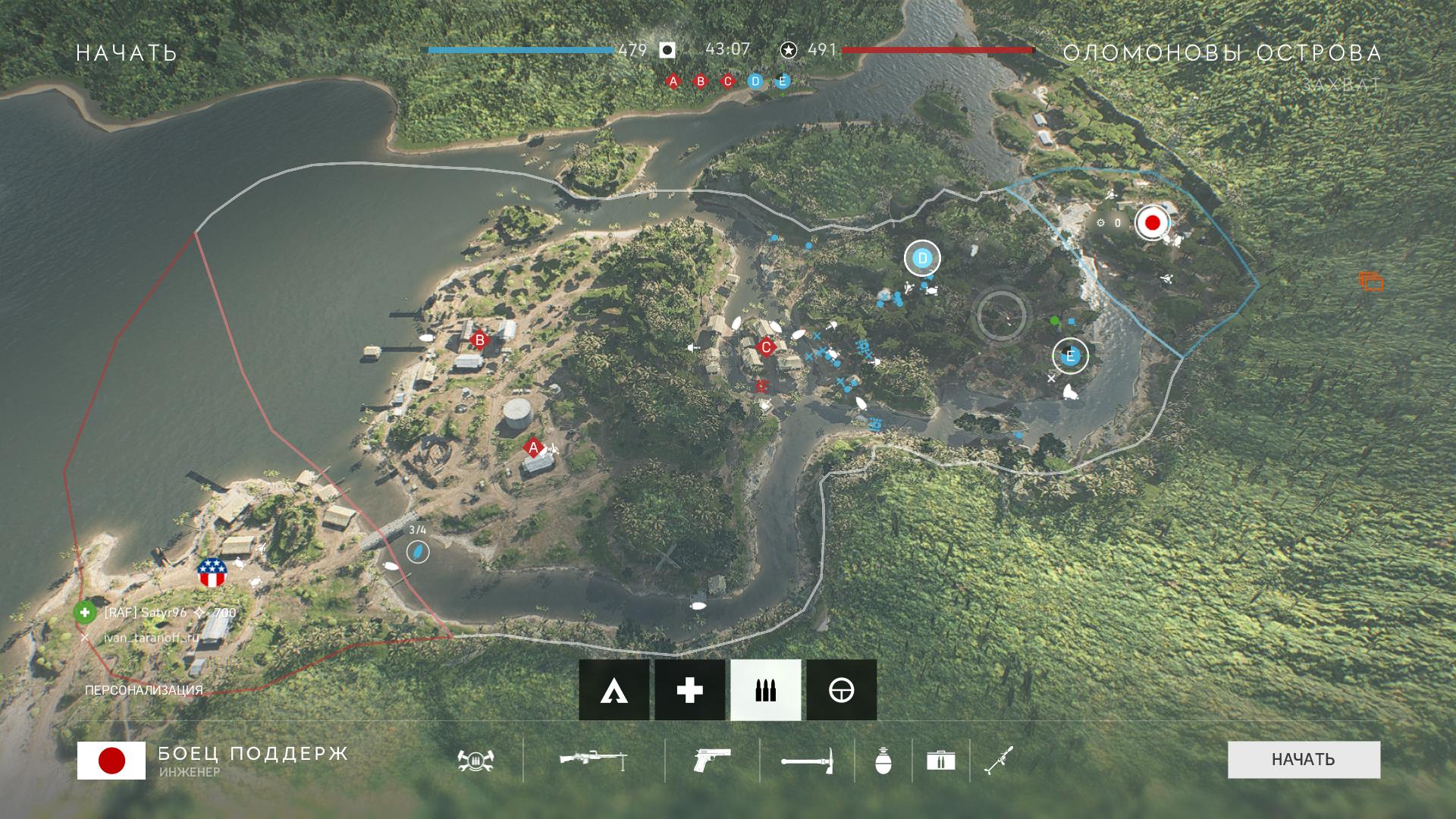Click red objective B on the map
Image resolution: width=1456 pixels, height=819 pixels.
(x=479, y=340)
